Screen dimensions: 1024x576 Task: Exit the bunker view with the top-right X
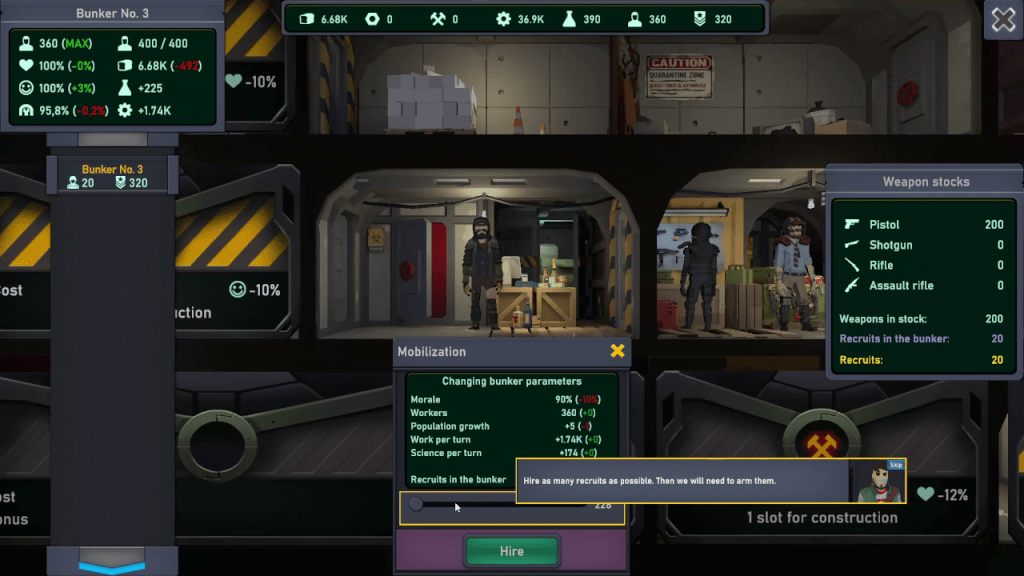pos(1002,20)
